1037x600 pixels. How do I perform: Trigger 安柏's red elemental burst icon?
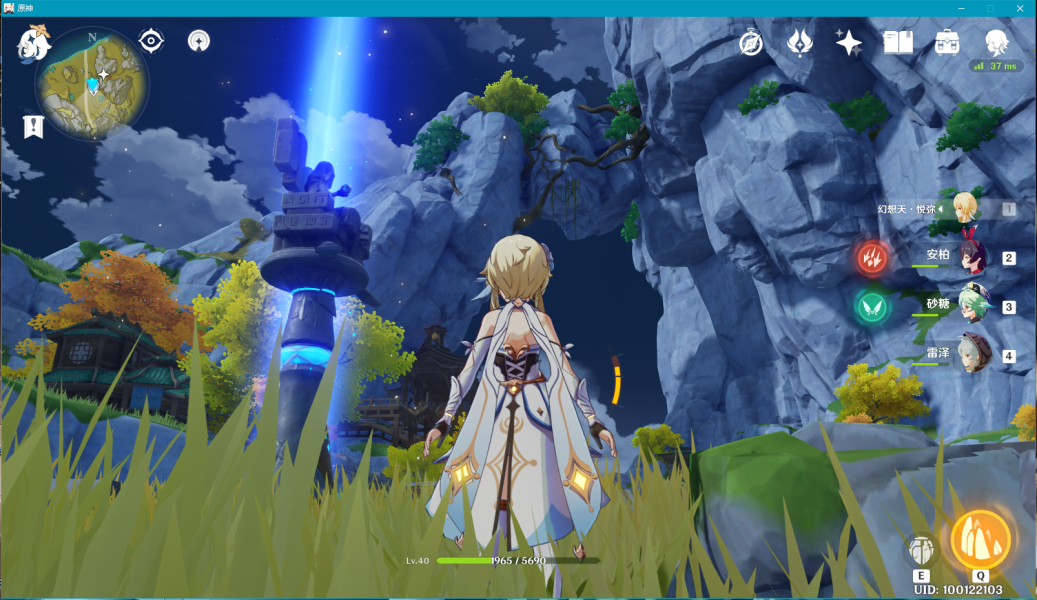tap(871, 258)
